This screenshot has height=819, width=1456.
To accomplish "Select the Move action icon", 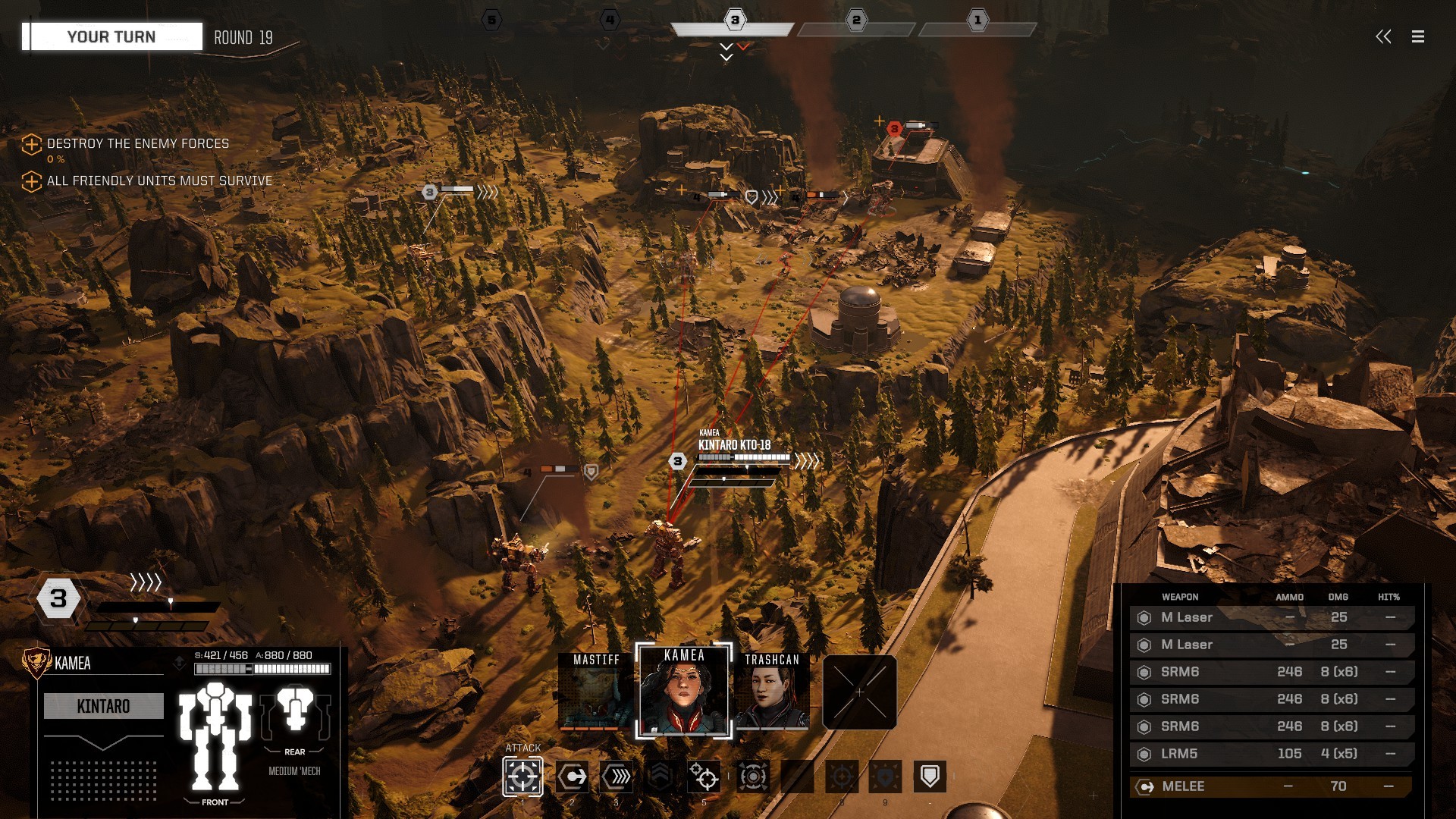I will tap(573, 777).
